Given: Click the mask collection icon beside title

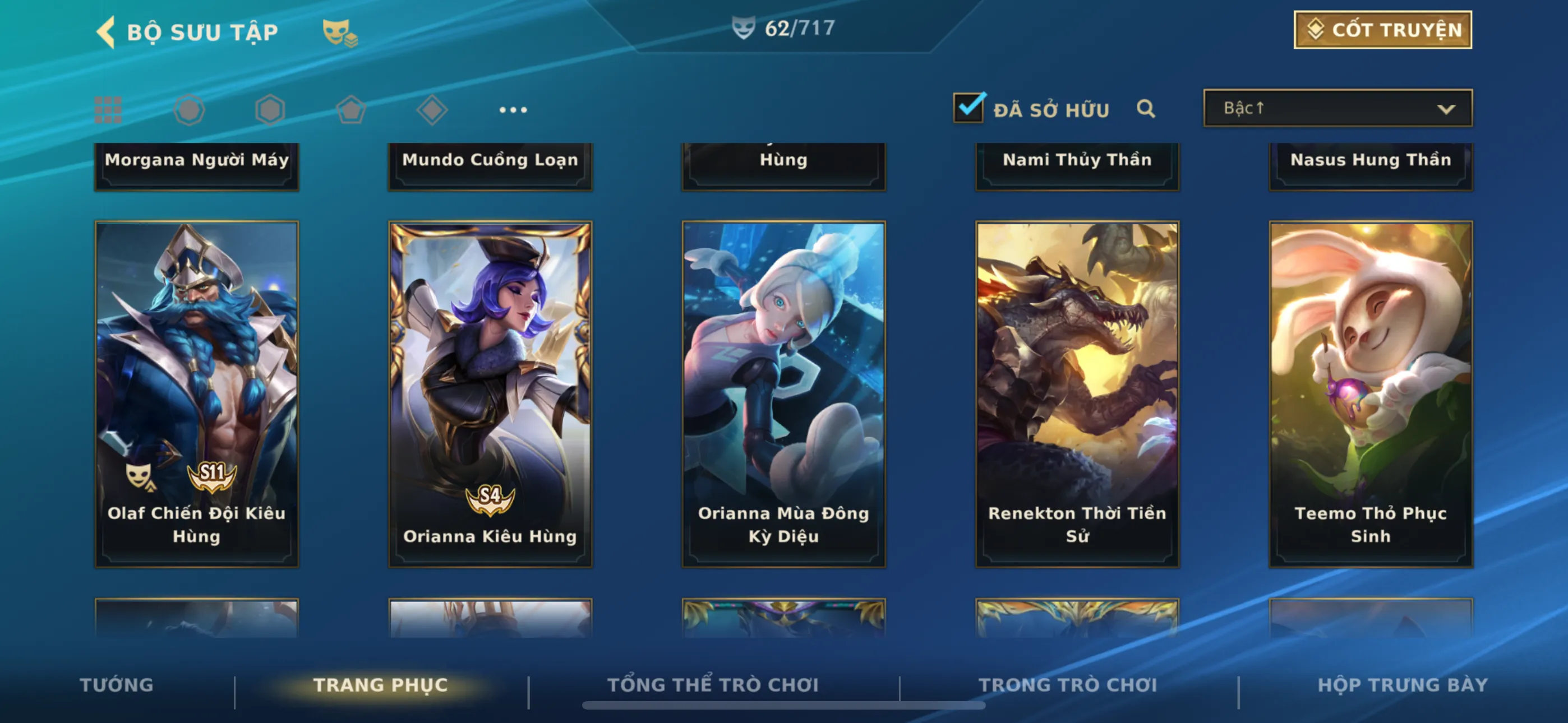Looking at the screenshot, I should (x=340, y=33).
